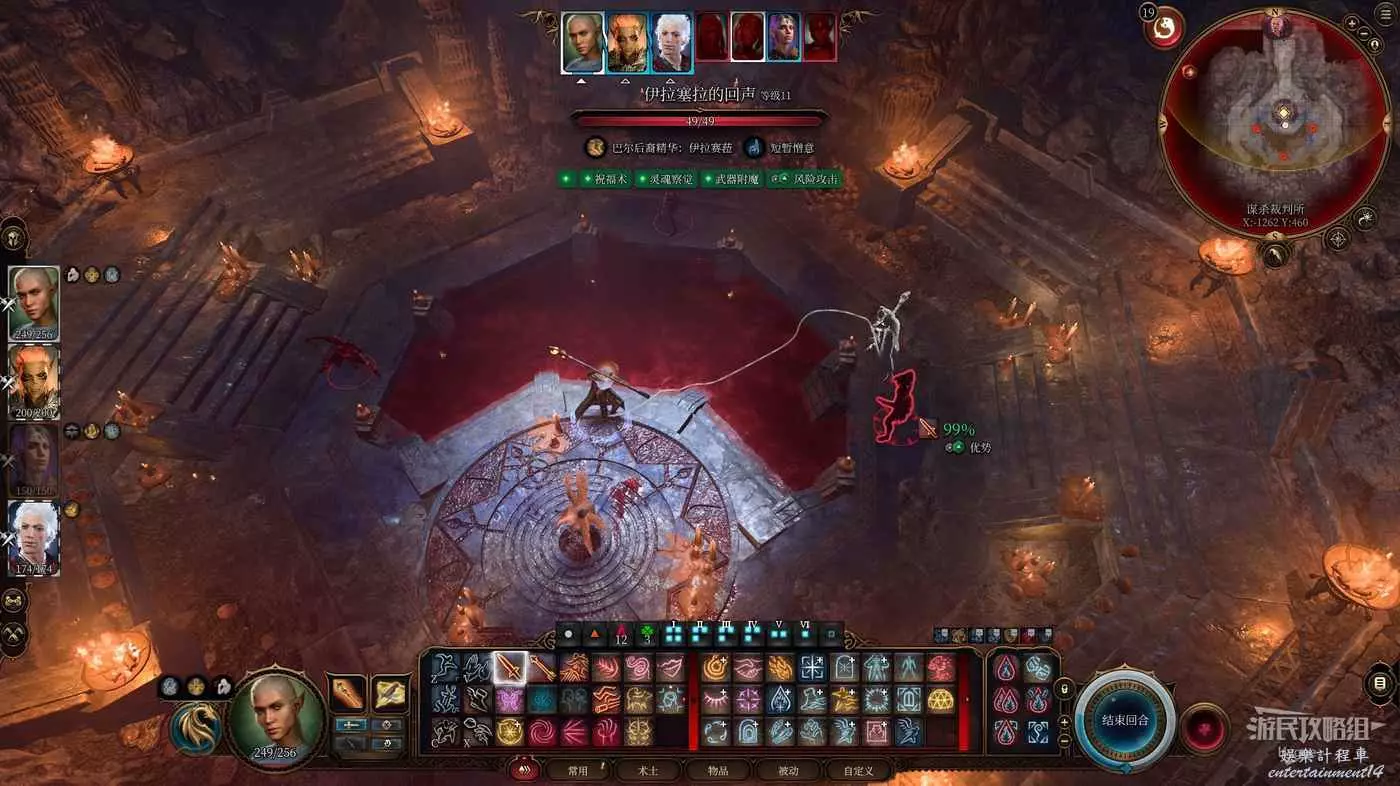The image size is (1400, 786).
Task: Choose the orange-haired companion portrait
Action: 34,380
